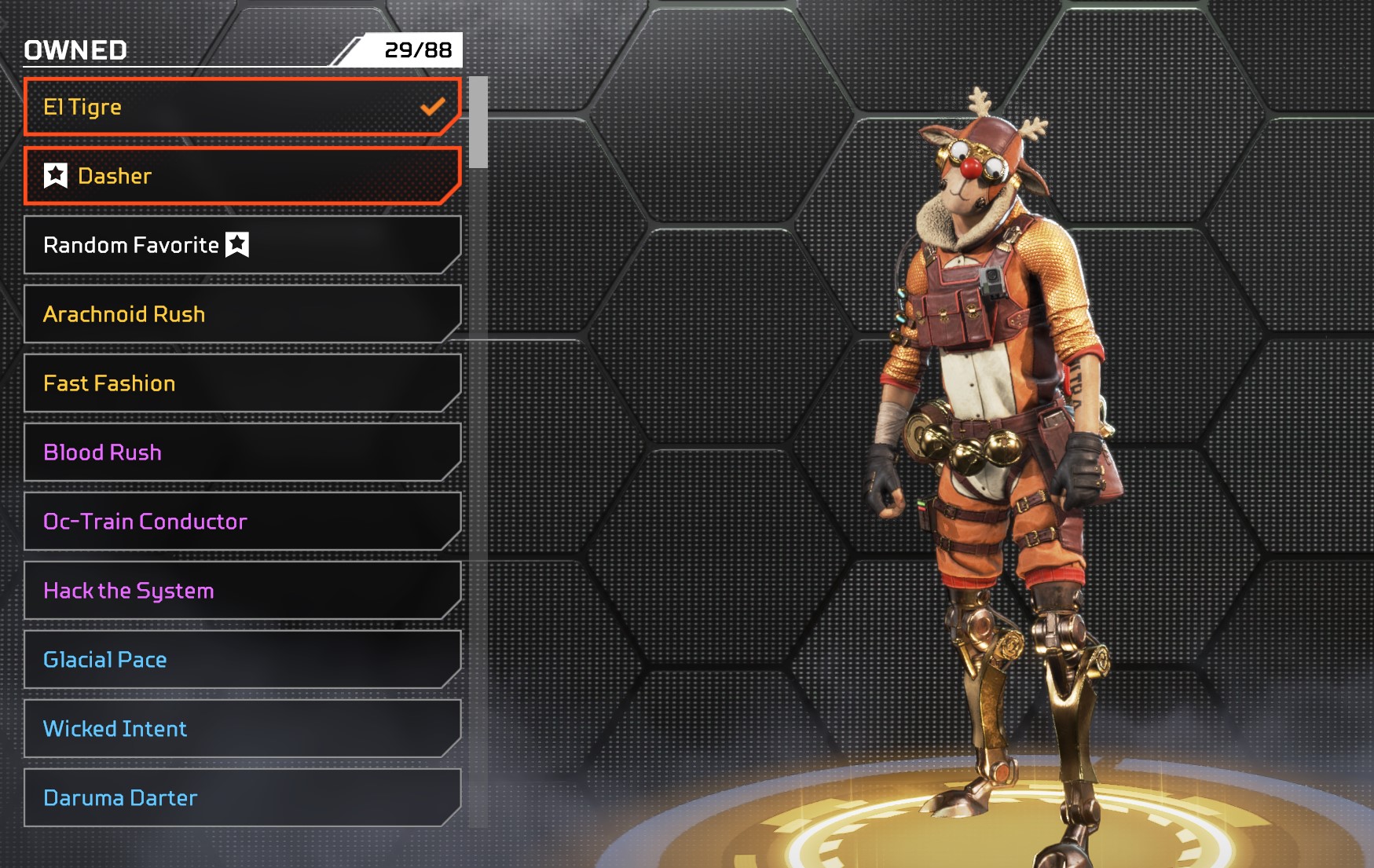Click the skin list scrollbar handle
This screenshot has height=868, width=1374.
(478, 123)
